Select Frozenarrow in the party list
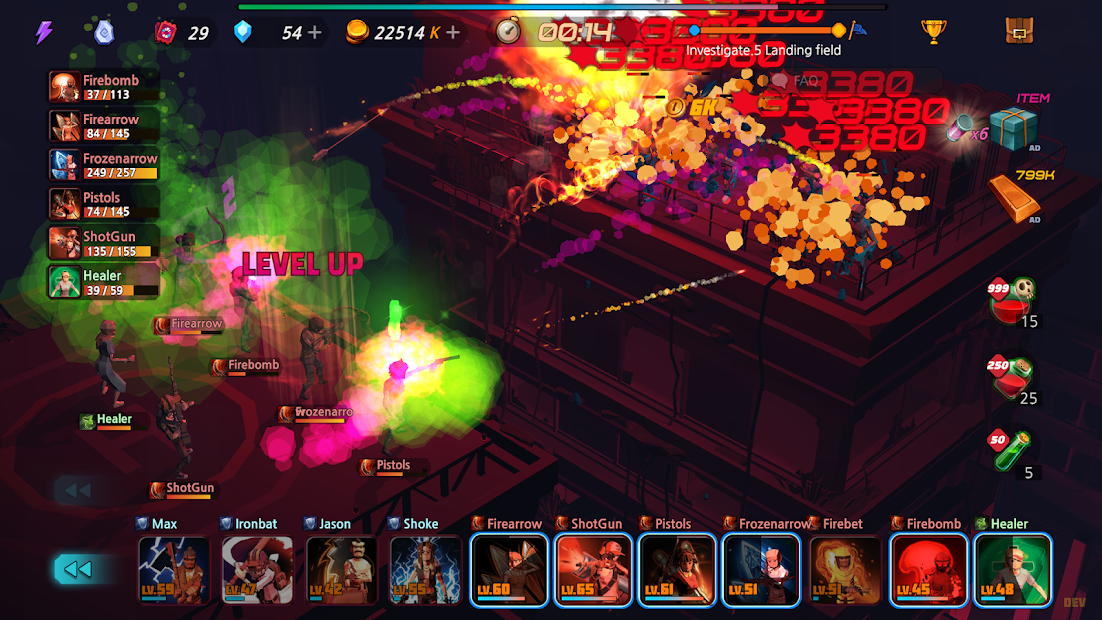 pos(104,165)
